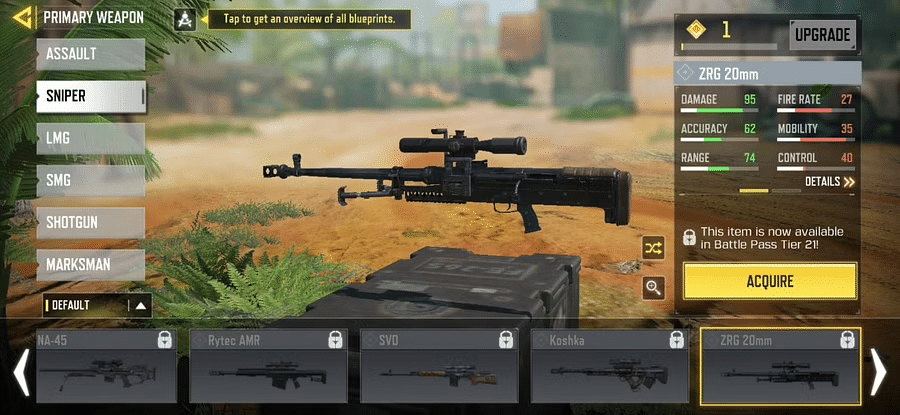Show previous weapons with left arrow
900x415 pixels.
19,372
